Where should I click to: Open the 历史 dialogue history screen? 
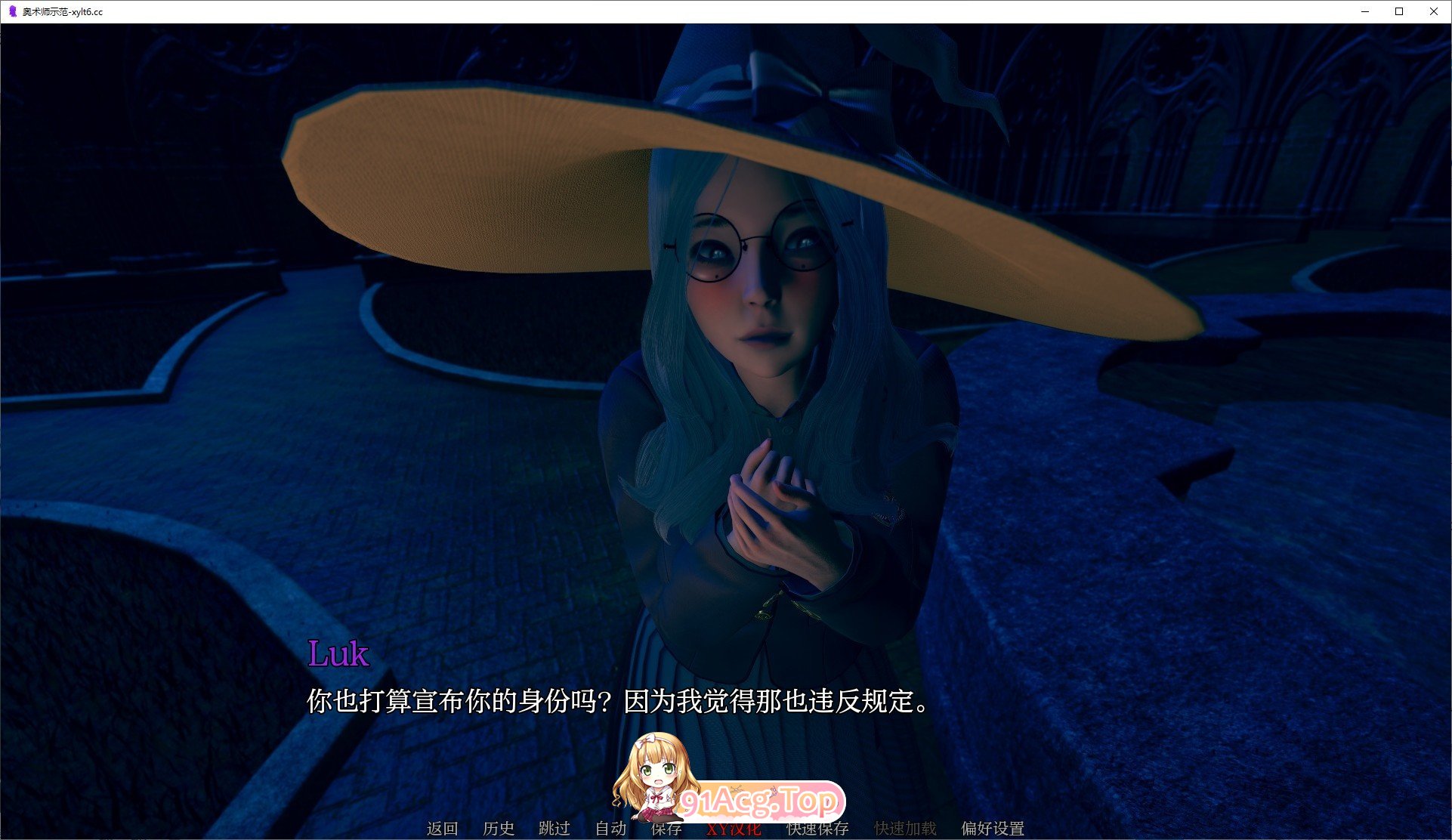[x=497, y=829]
